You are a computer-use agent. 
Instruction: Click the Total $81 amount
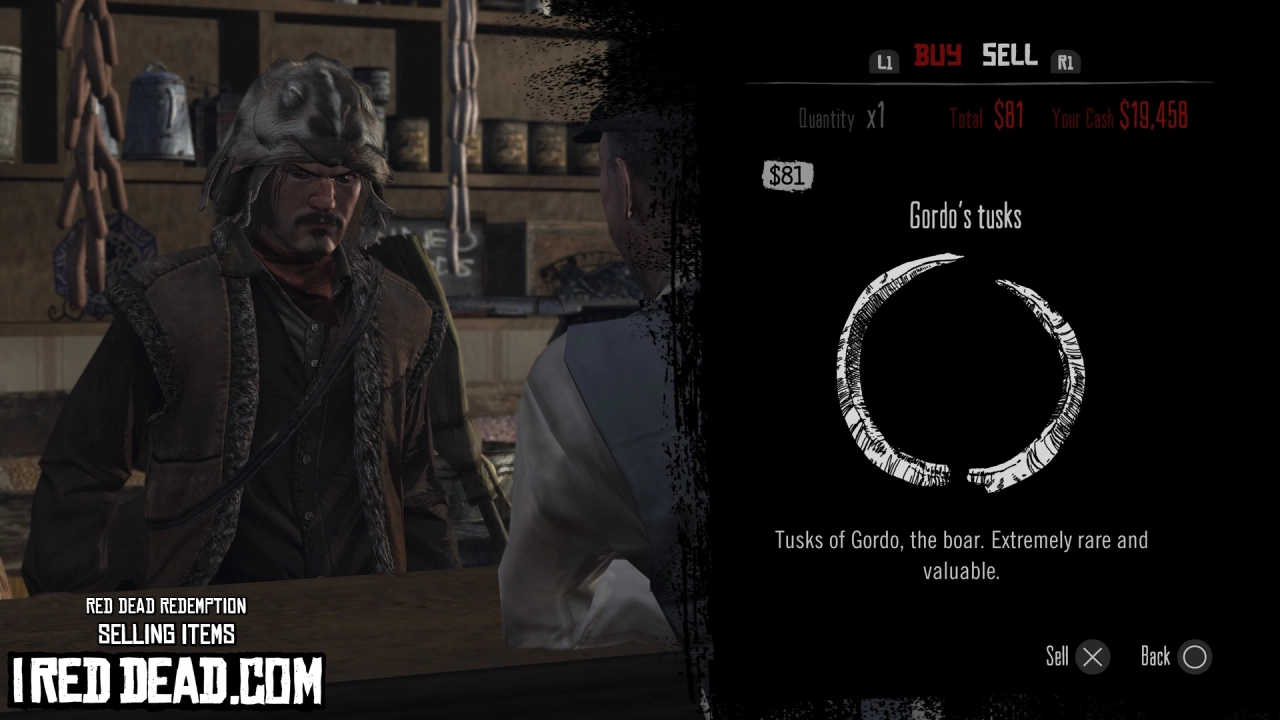[x=986, y=117]
